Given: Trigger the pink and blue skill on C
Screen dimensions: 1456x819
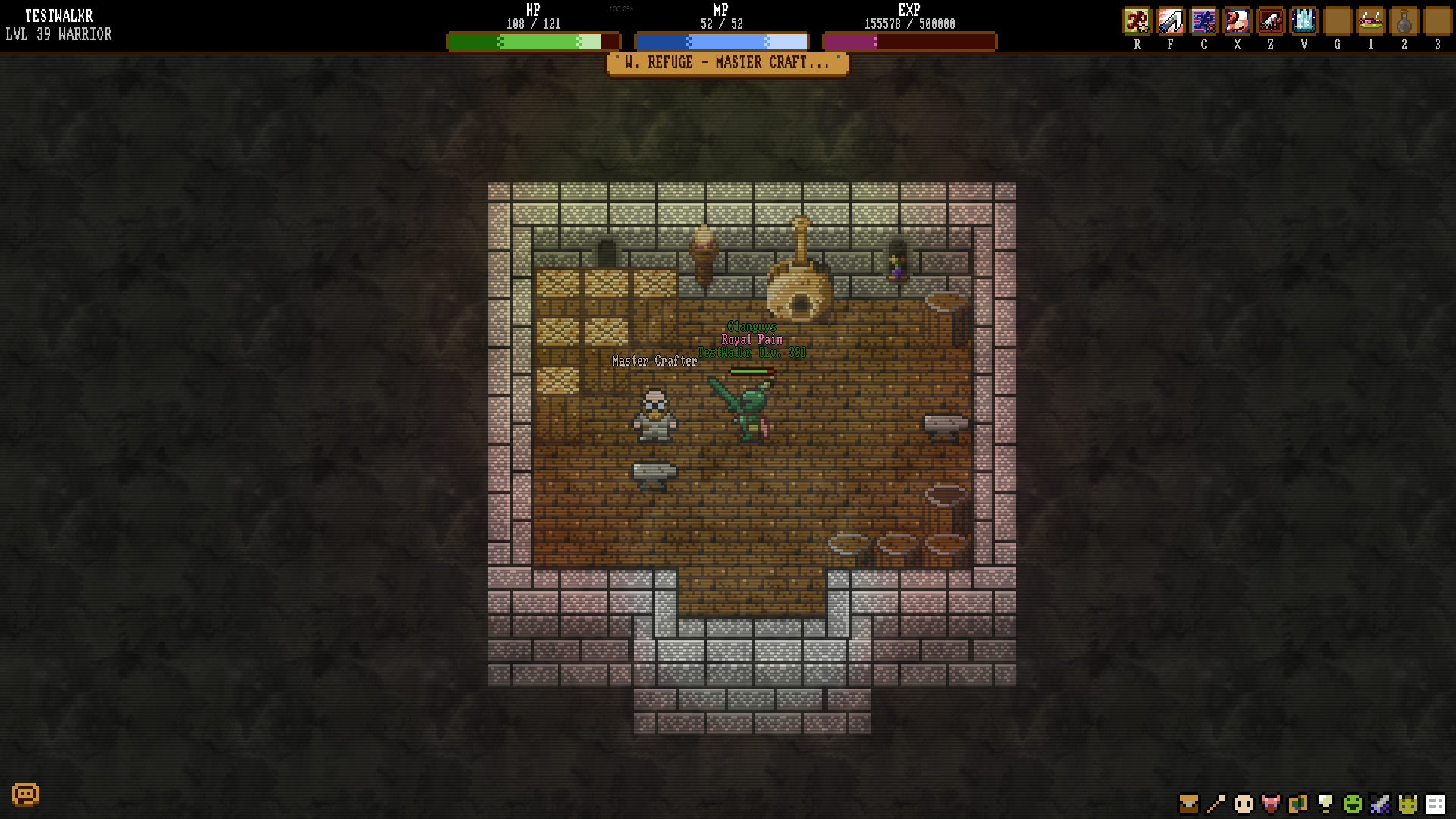Looking at the screenshot, I should click(x=1203, y=21).
